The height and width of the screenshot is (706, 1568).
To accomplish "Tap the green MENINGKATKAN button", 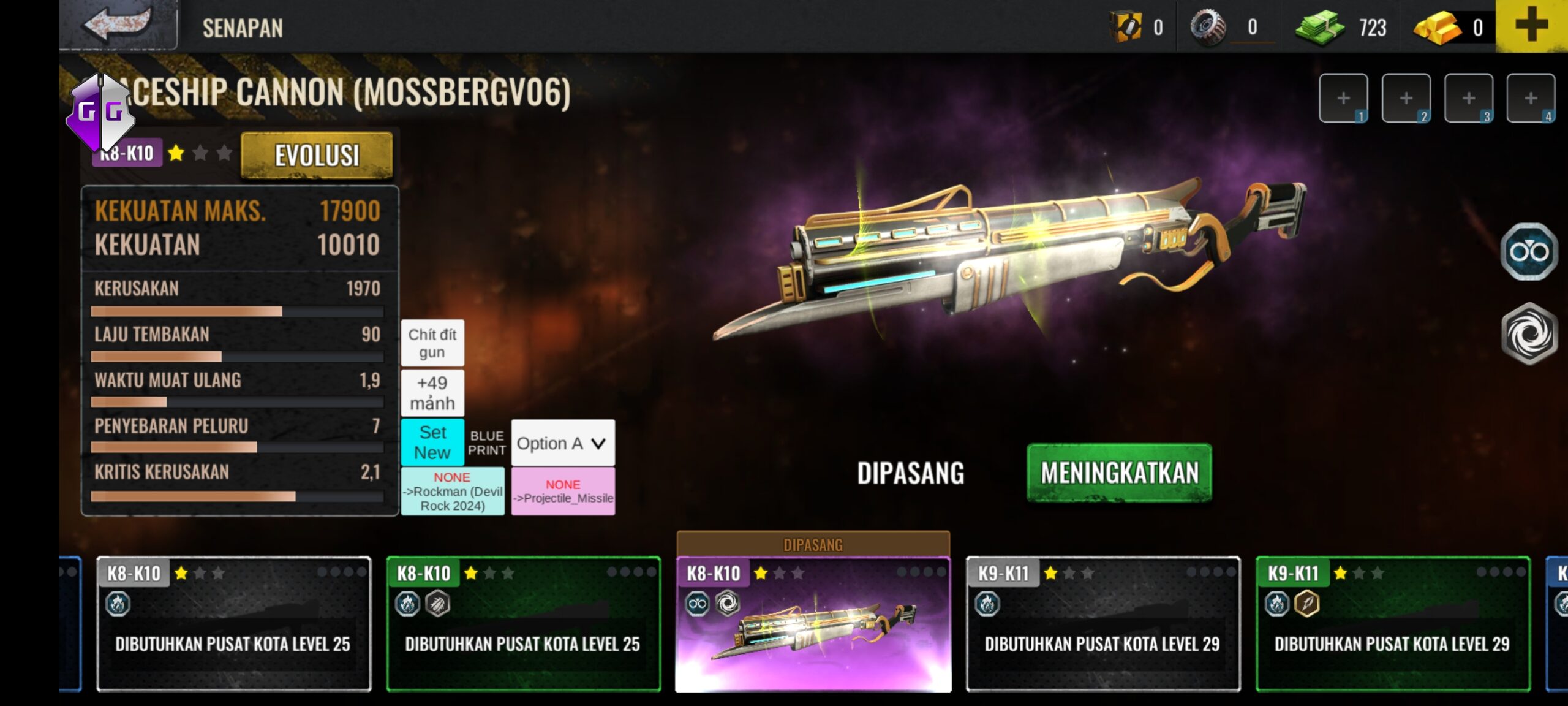I will click(x=1119, y=473).
